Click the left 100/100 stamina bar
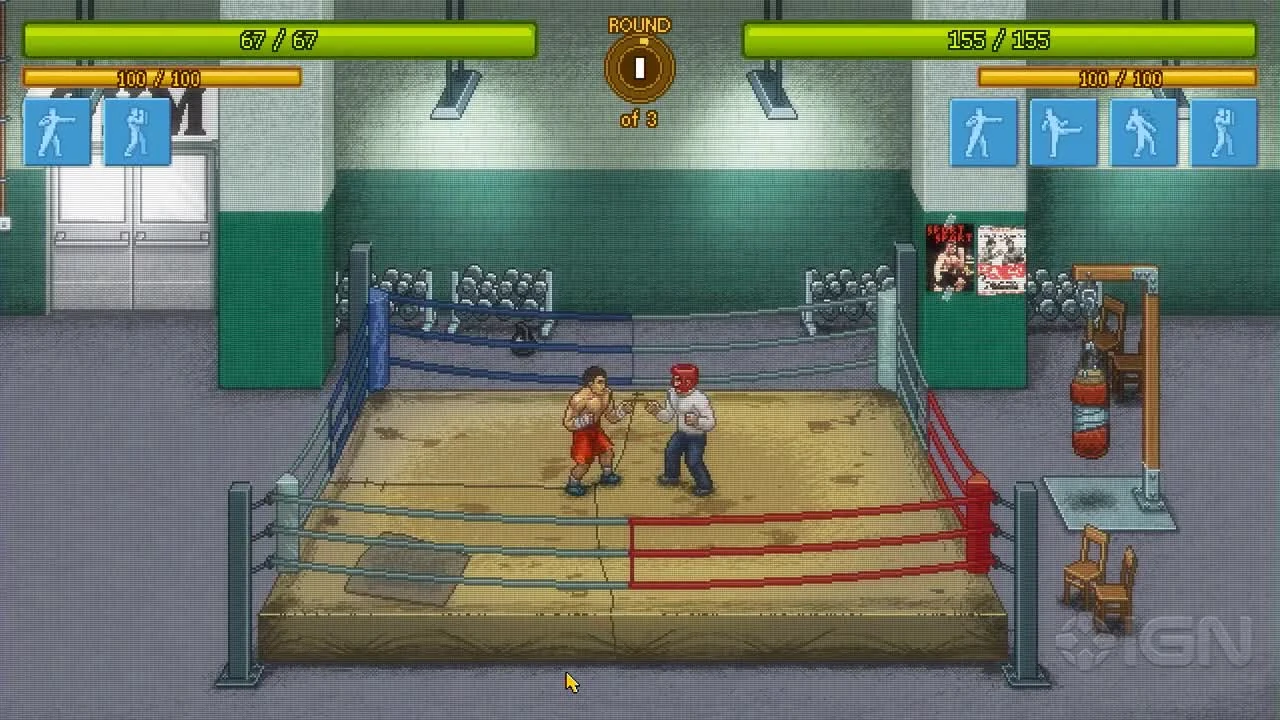This screenshot has height=720, width=1280. click(x=160, y=78)
